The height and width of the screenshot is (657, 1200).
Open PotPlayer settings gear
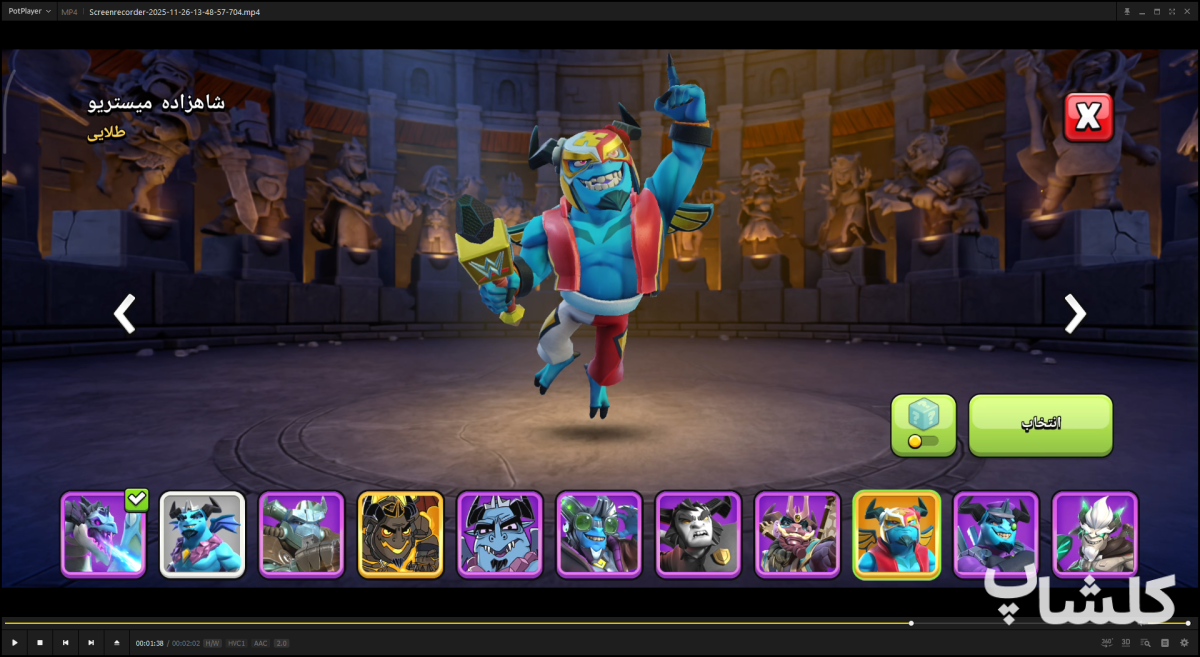[1185, 643]
